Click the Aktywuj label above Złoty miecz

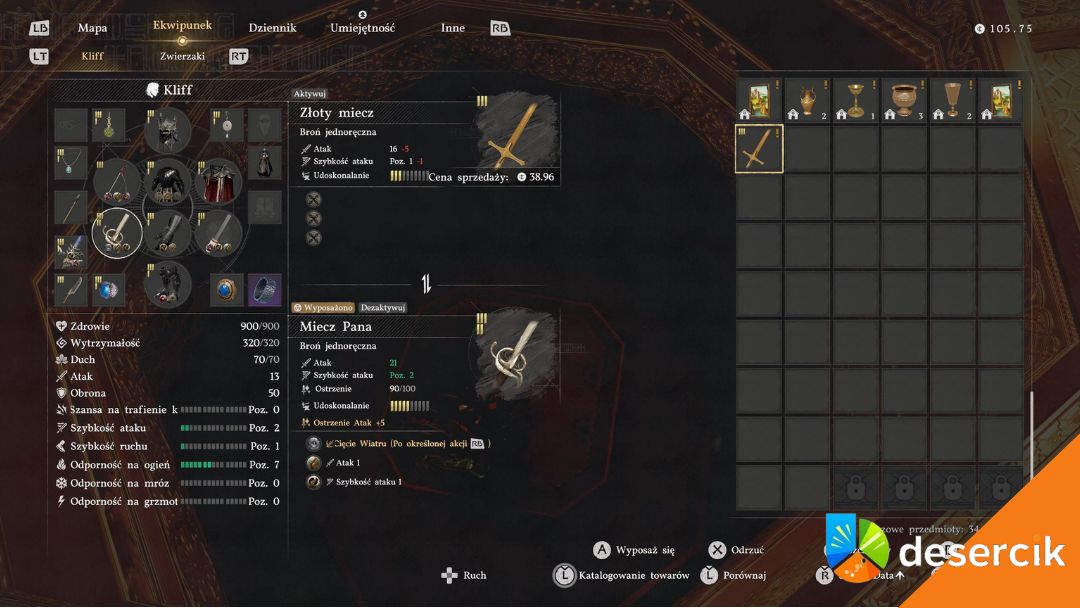tap(309, 93)
